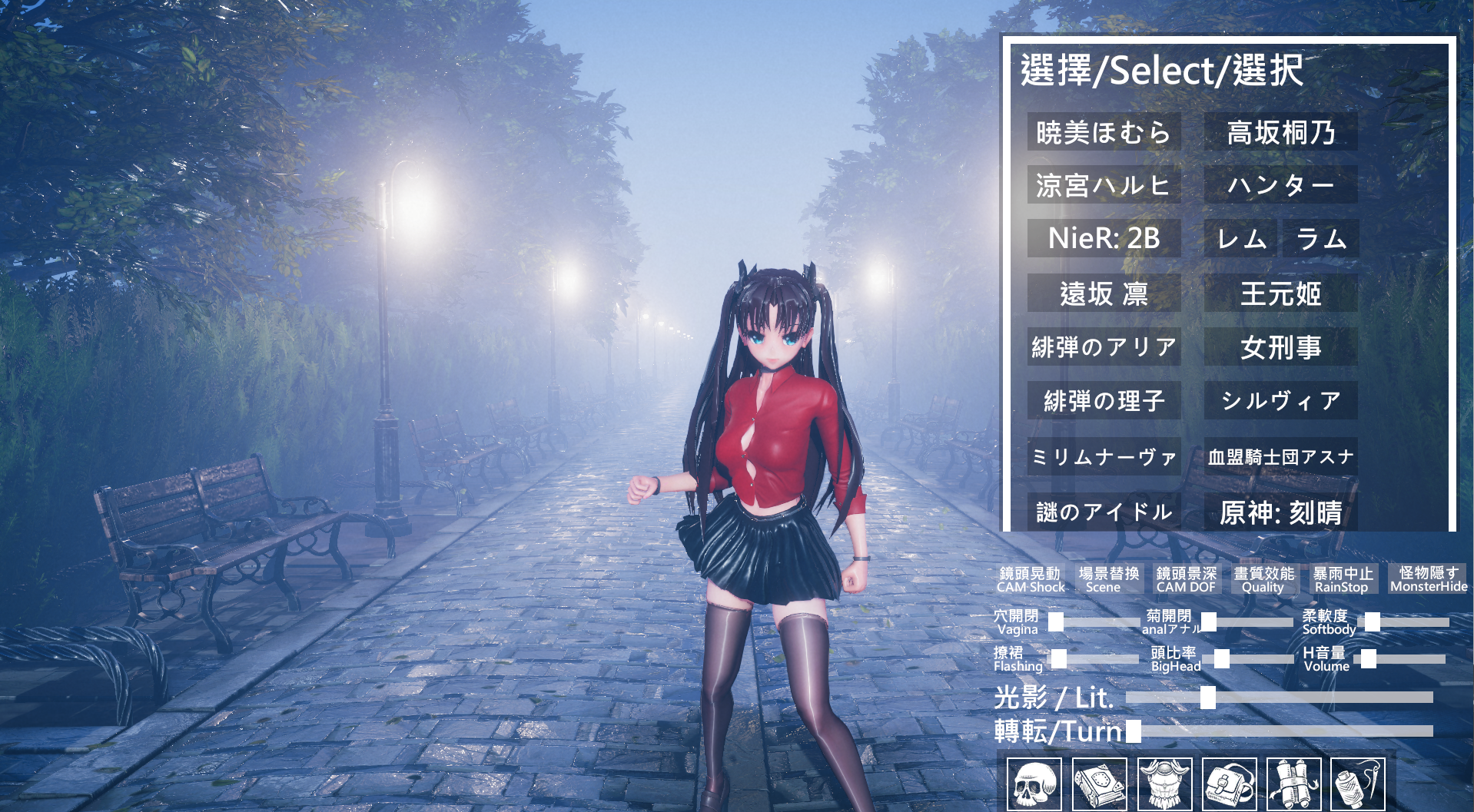Choose the ハンター character entry
The width and height of the screenshot is (1474, 812).
pos(1280,185)
